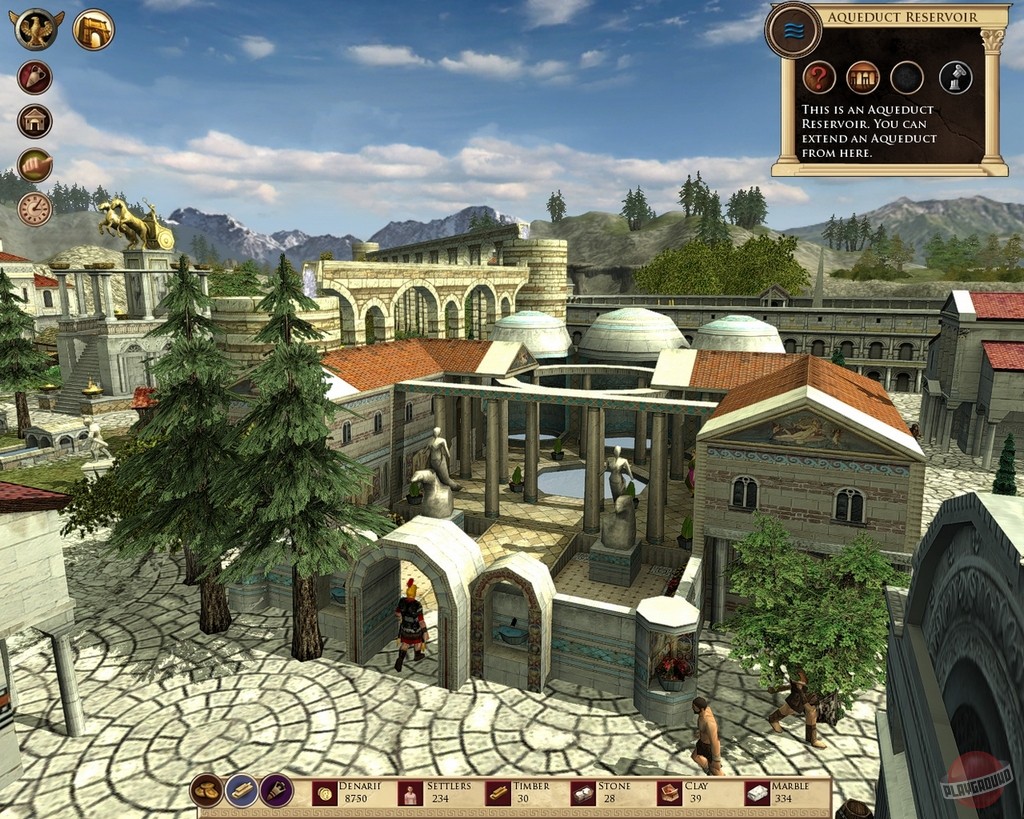The width and height of the screenshot is (1024, 819).
Task: Click the pointing hand icon
Action: pos(35,165)
